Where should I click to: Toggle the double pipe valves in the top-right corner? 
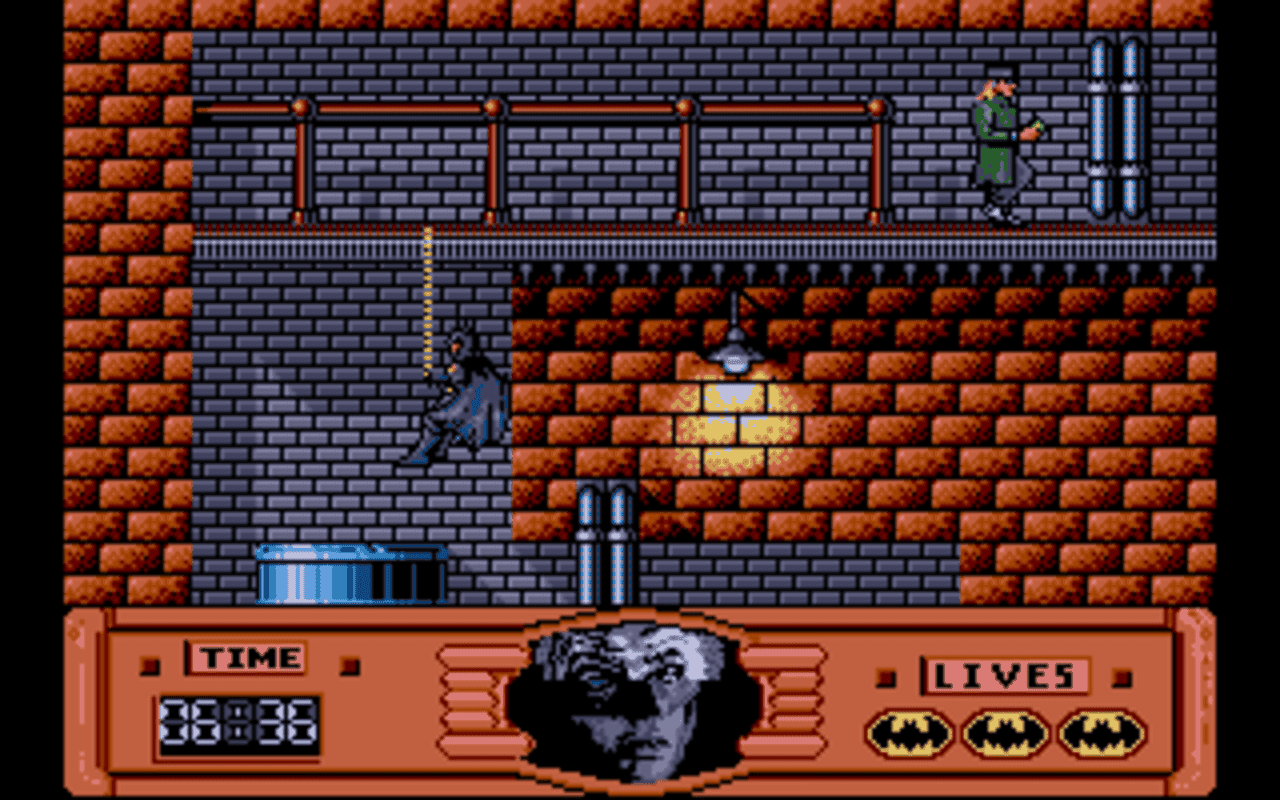(1120, 125)
